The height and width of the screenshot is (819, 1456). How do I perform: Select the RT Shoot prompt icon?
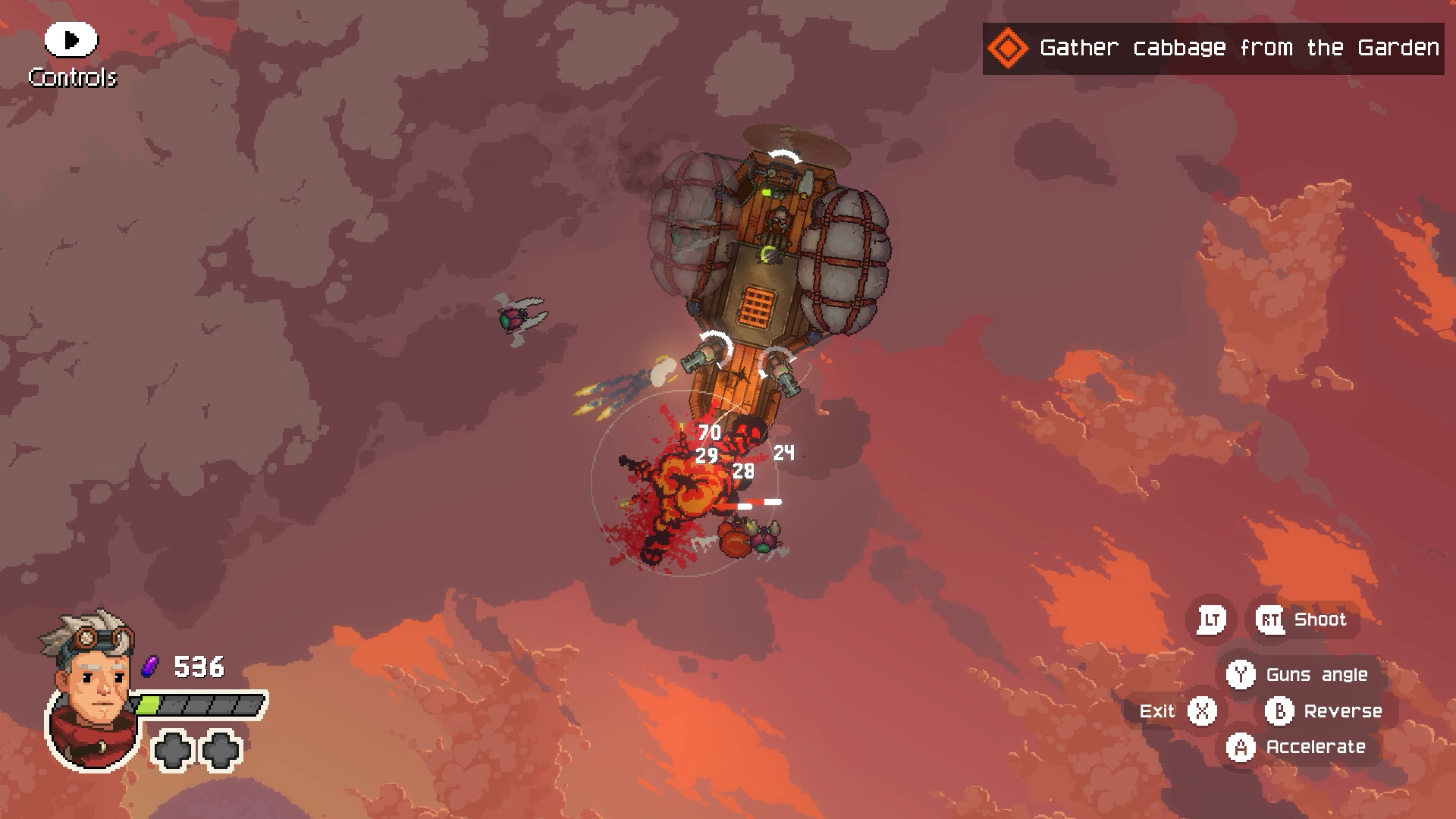pyautogui.click(x=1271, y=620)
